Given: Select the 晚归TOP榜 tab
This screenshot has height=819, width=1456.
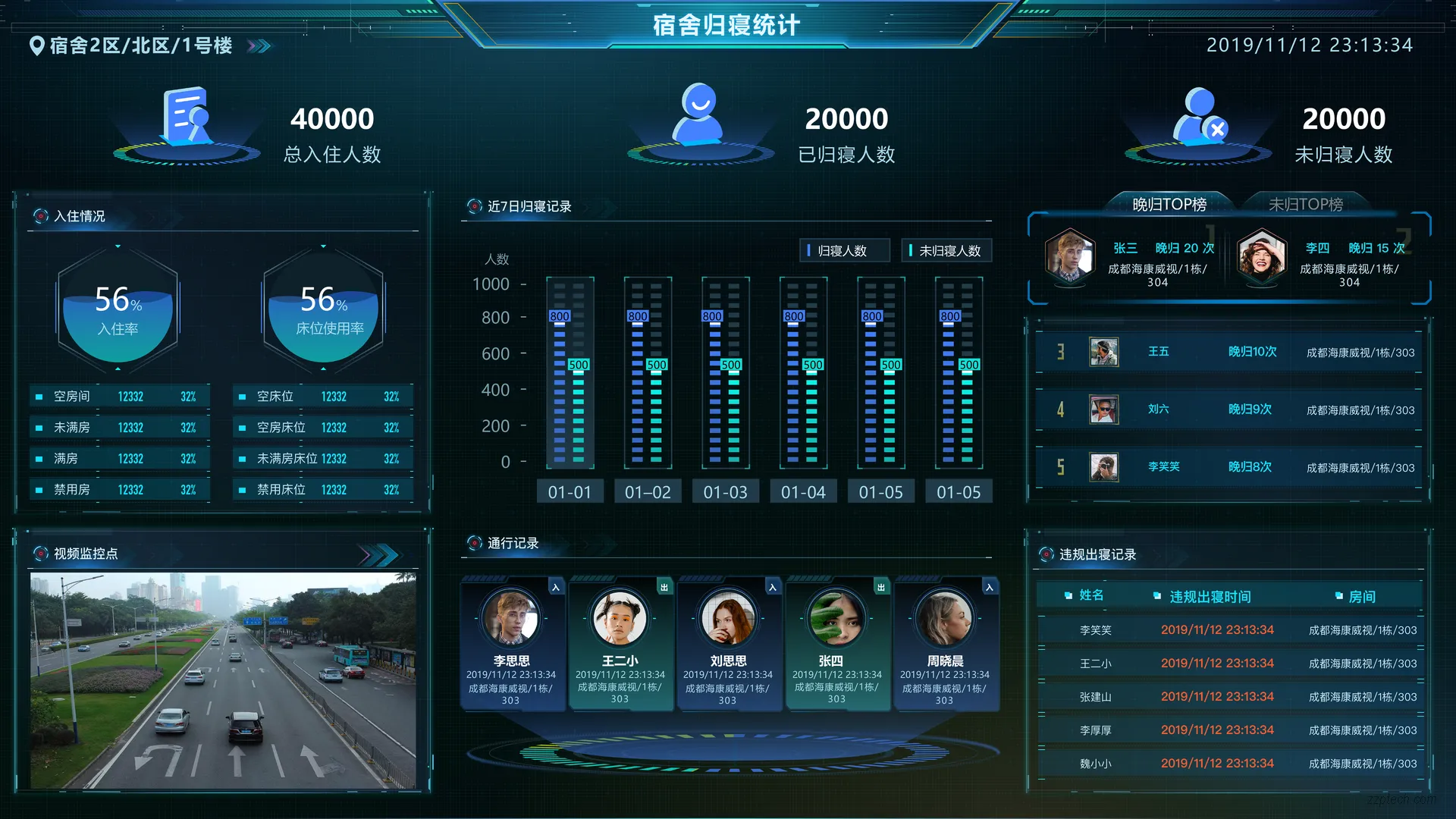Looking at the screenshot, I should coord(1170,203).
